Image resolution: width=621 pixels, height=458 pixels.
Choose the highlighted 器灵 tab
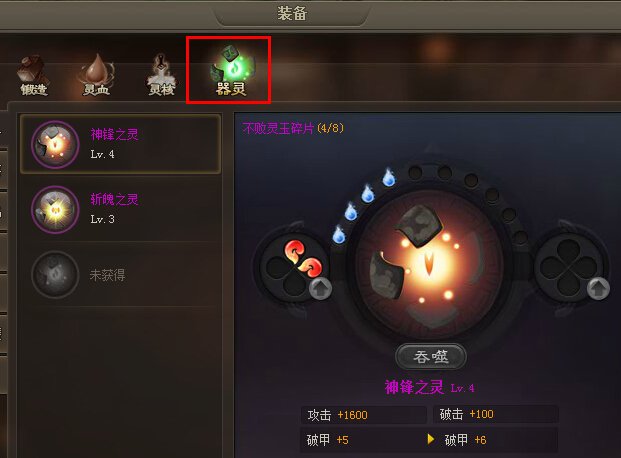click(229, 70)
